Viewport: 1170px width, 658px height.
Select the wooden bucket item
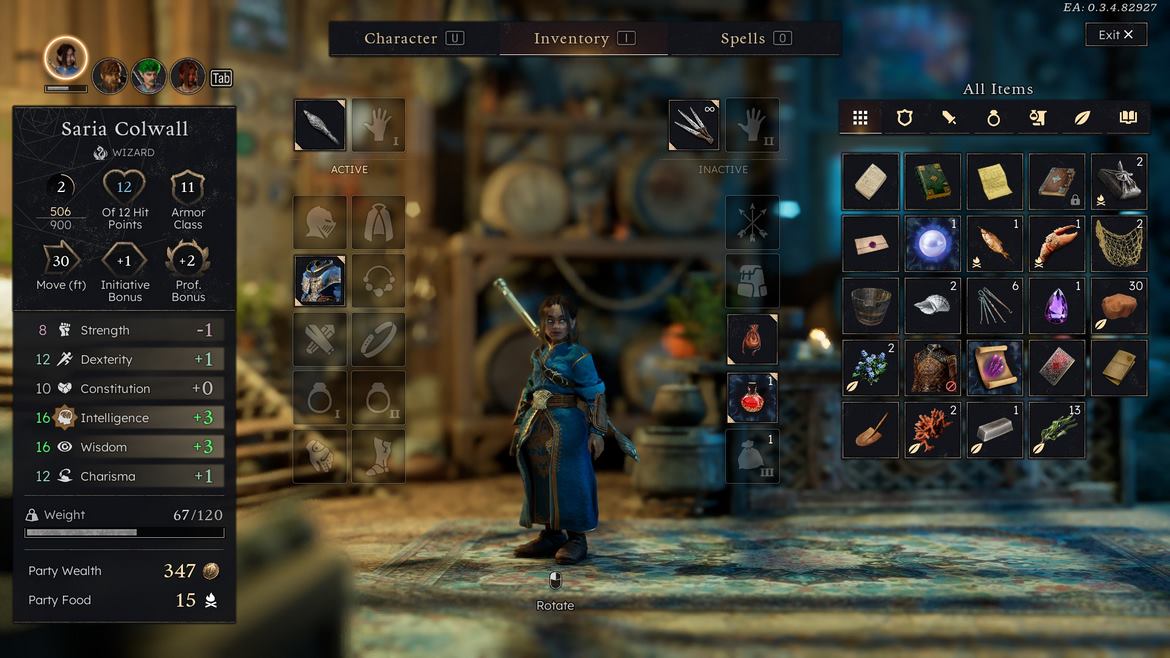point(870,305)
